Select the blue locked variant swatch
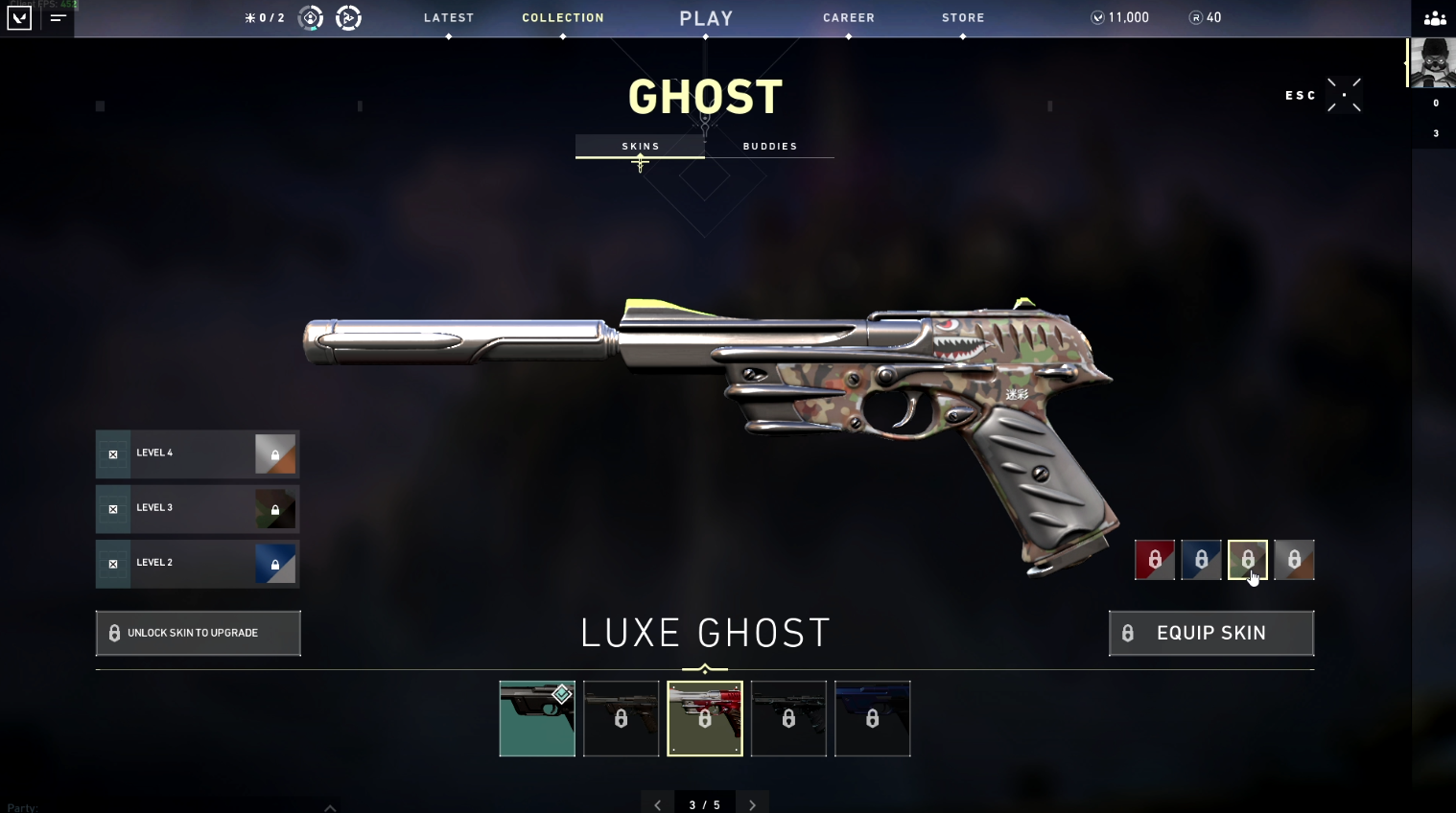This screenshot has width=1456, height=813. tap(1201, 560)
